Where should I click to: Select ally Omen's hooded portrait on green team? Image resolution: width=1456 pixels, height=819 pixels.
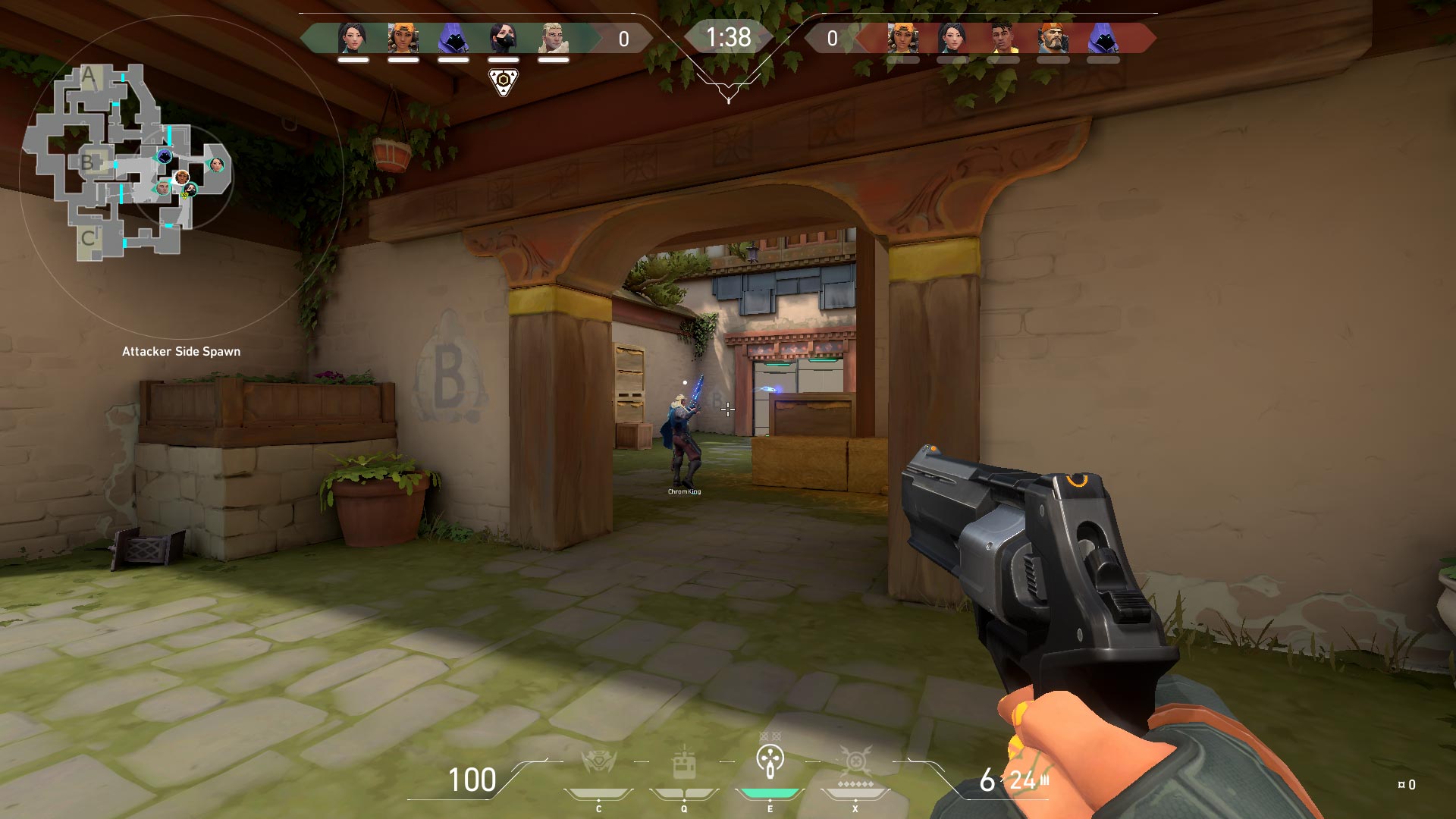tap(453, 37)
